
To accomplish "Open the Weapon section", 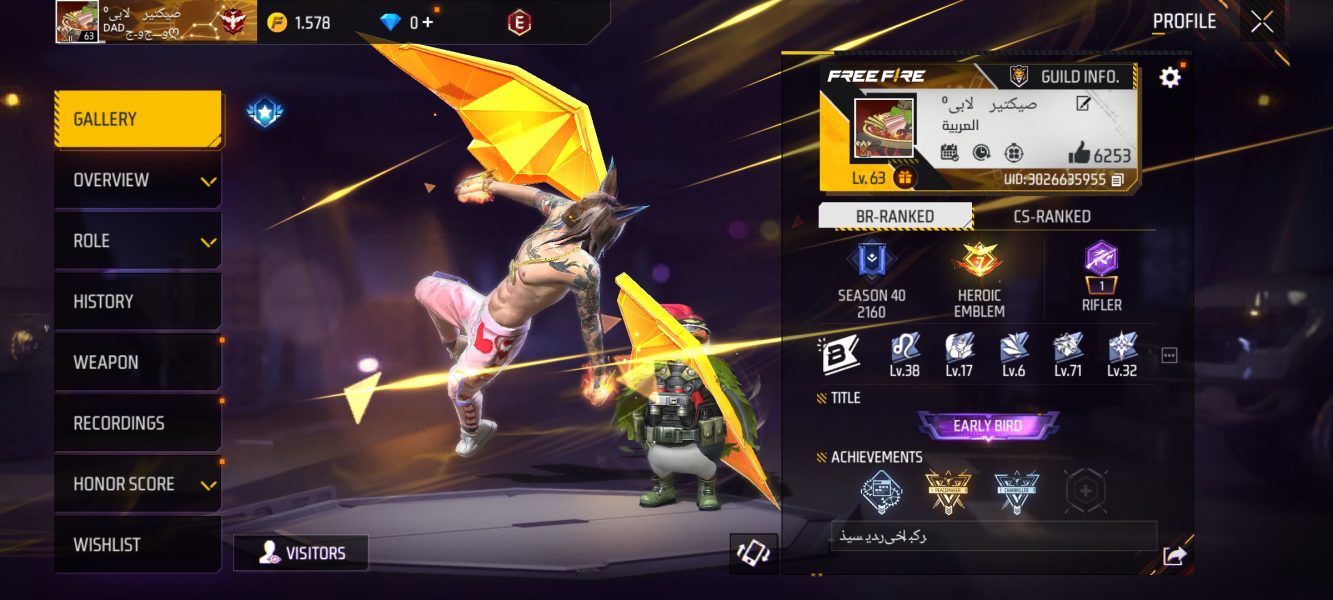I will pyautogui.click(x=137, y=363).
